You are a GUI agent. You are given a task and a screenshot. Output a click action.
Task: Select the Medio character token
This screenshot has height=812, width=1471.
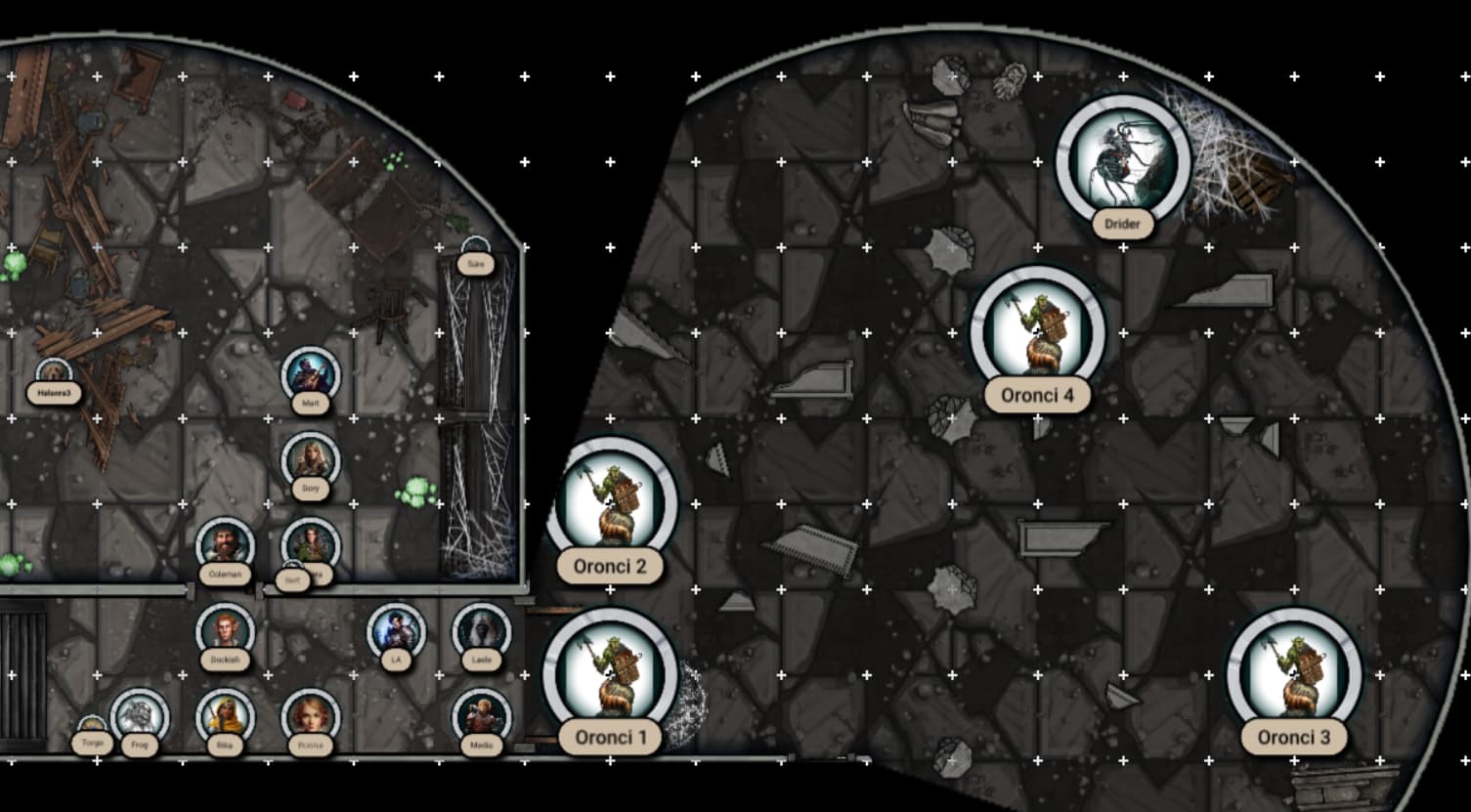[482, 716]
